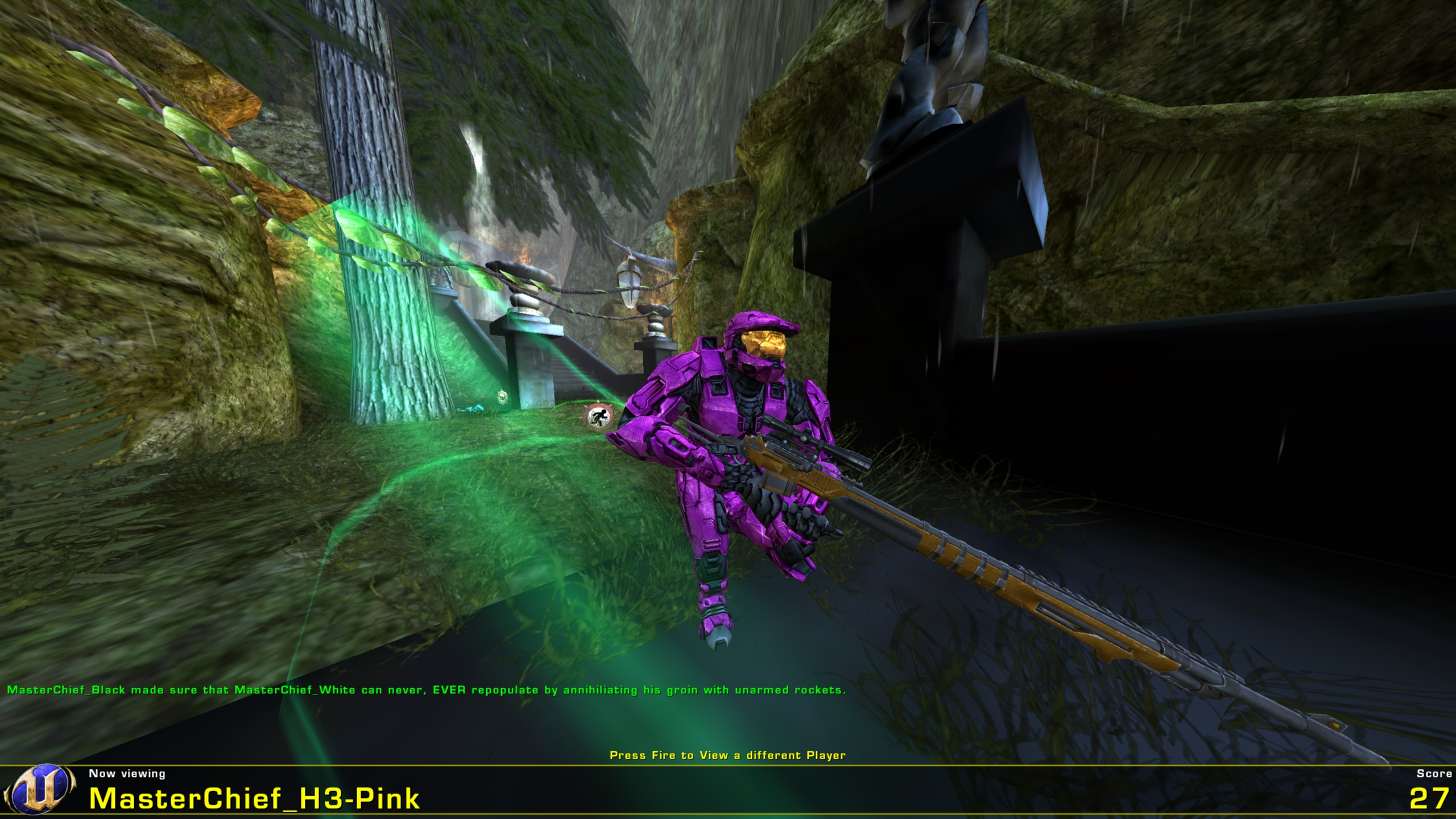Select the Now viewing label
This screenshot has height=819, width=1456.
tap(126, 773)
